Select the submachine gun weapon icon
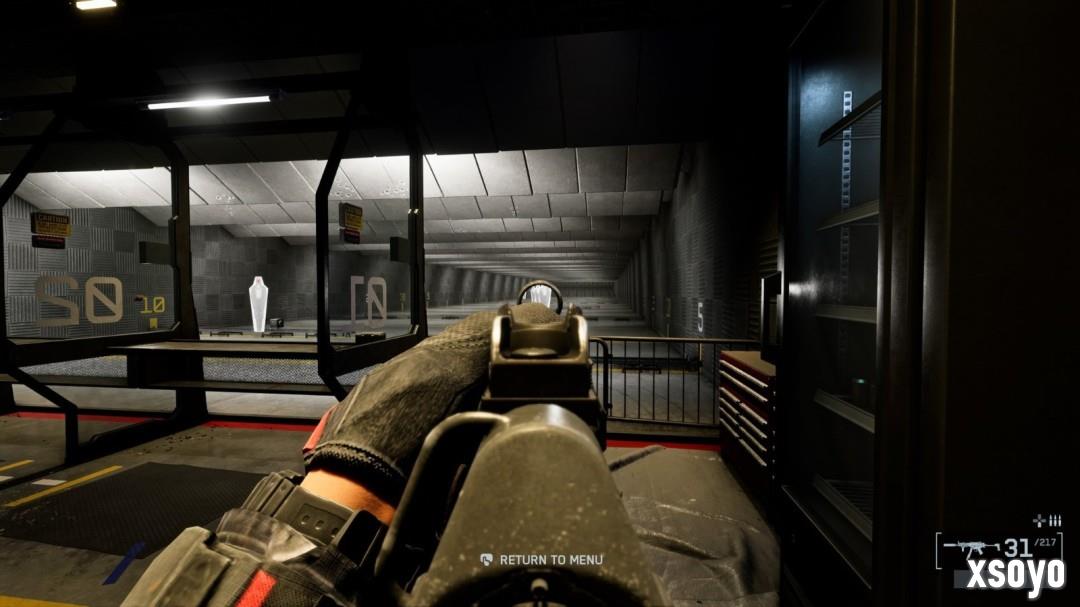1080x607 pixels. (x=971, y=547)
